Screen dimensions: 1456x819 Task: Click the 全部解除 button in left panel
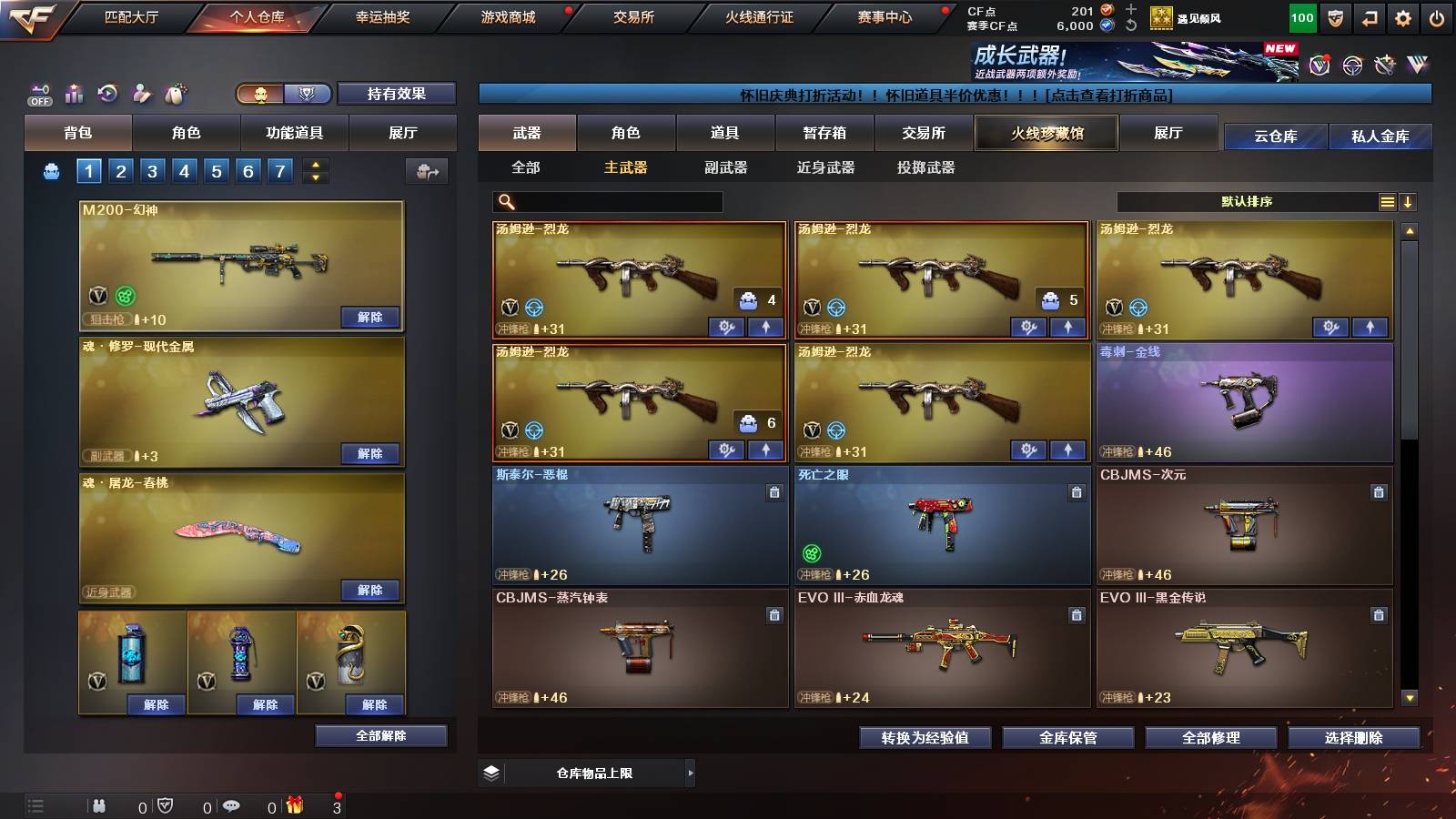379,735
